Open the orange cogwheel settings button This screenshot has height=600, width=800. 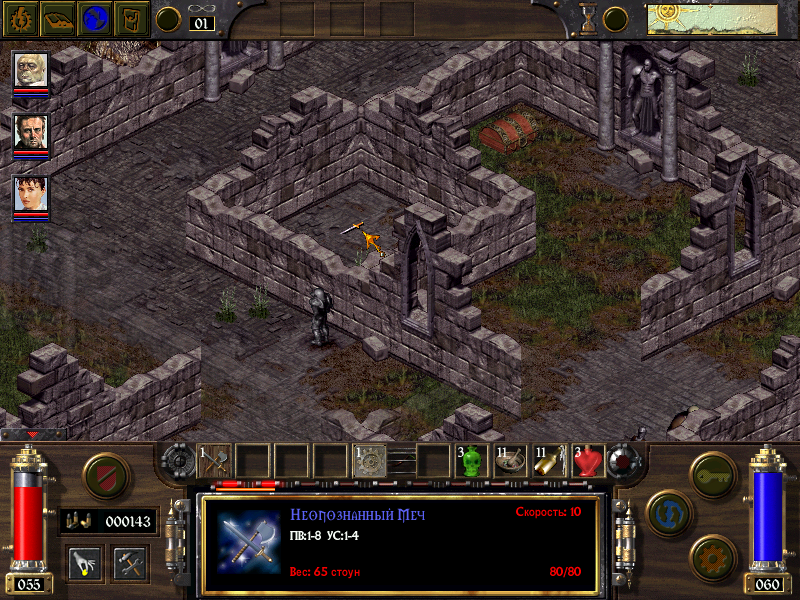click(711, 555)
